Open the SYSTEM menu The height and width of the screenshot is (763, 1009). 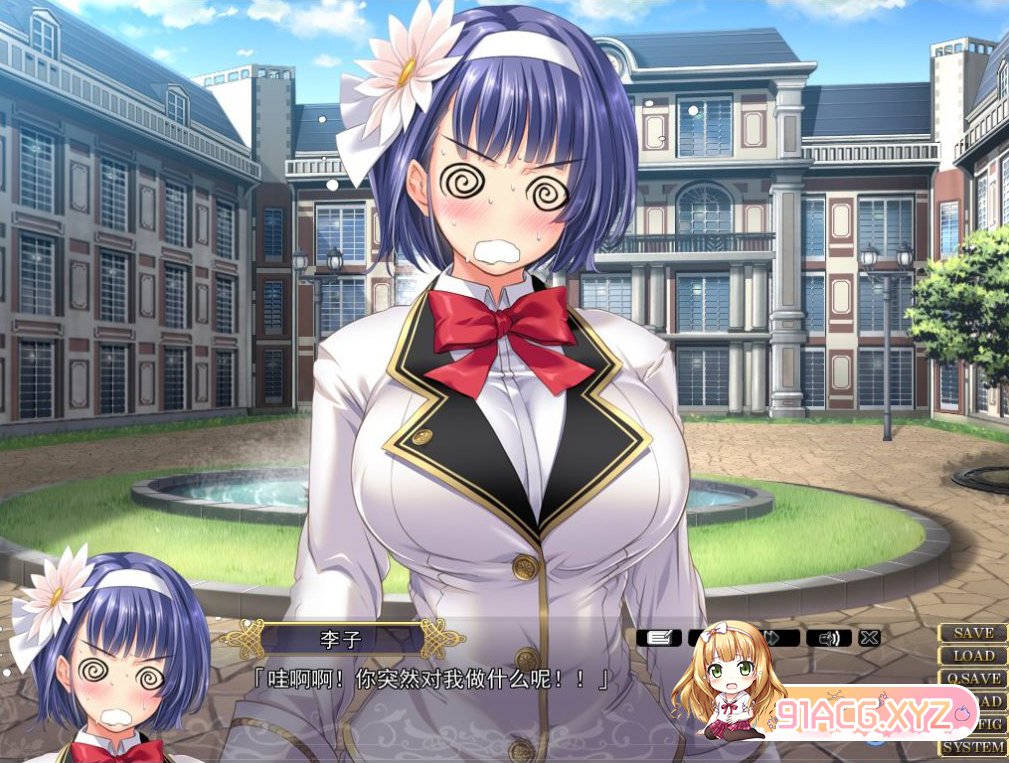pyautogui.click(x=973, y=747)
